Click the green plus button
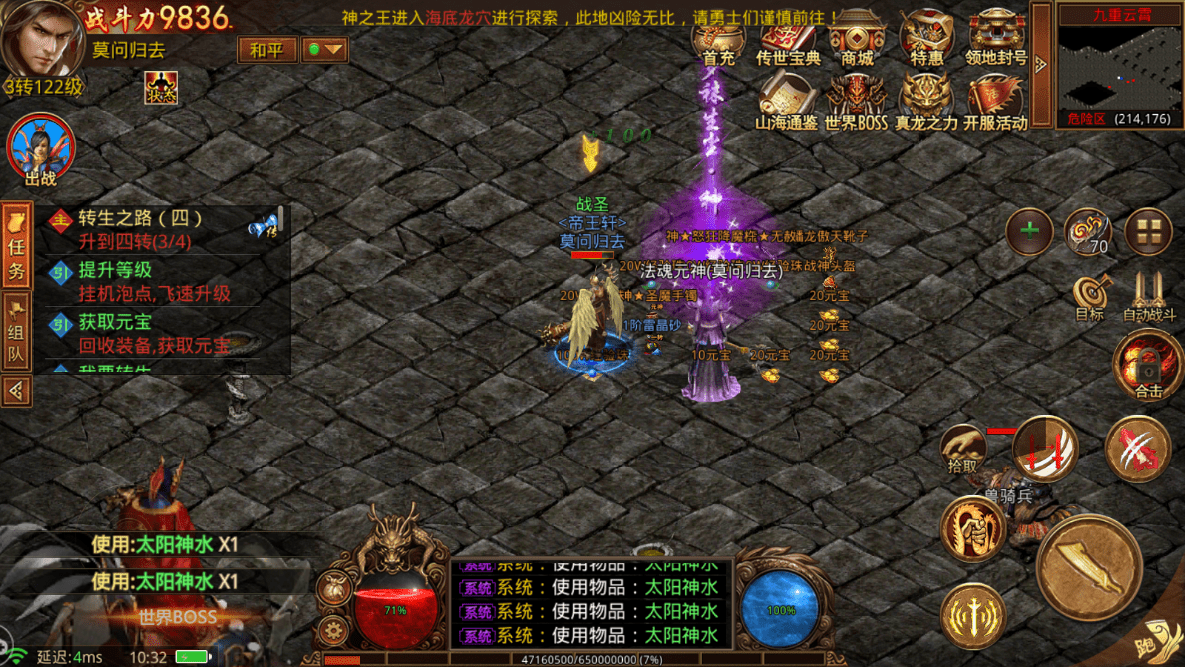Image resolution: width=1185 pixels, height=667 pixels. click(1029, 231)
